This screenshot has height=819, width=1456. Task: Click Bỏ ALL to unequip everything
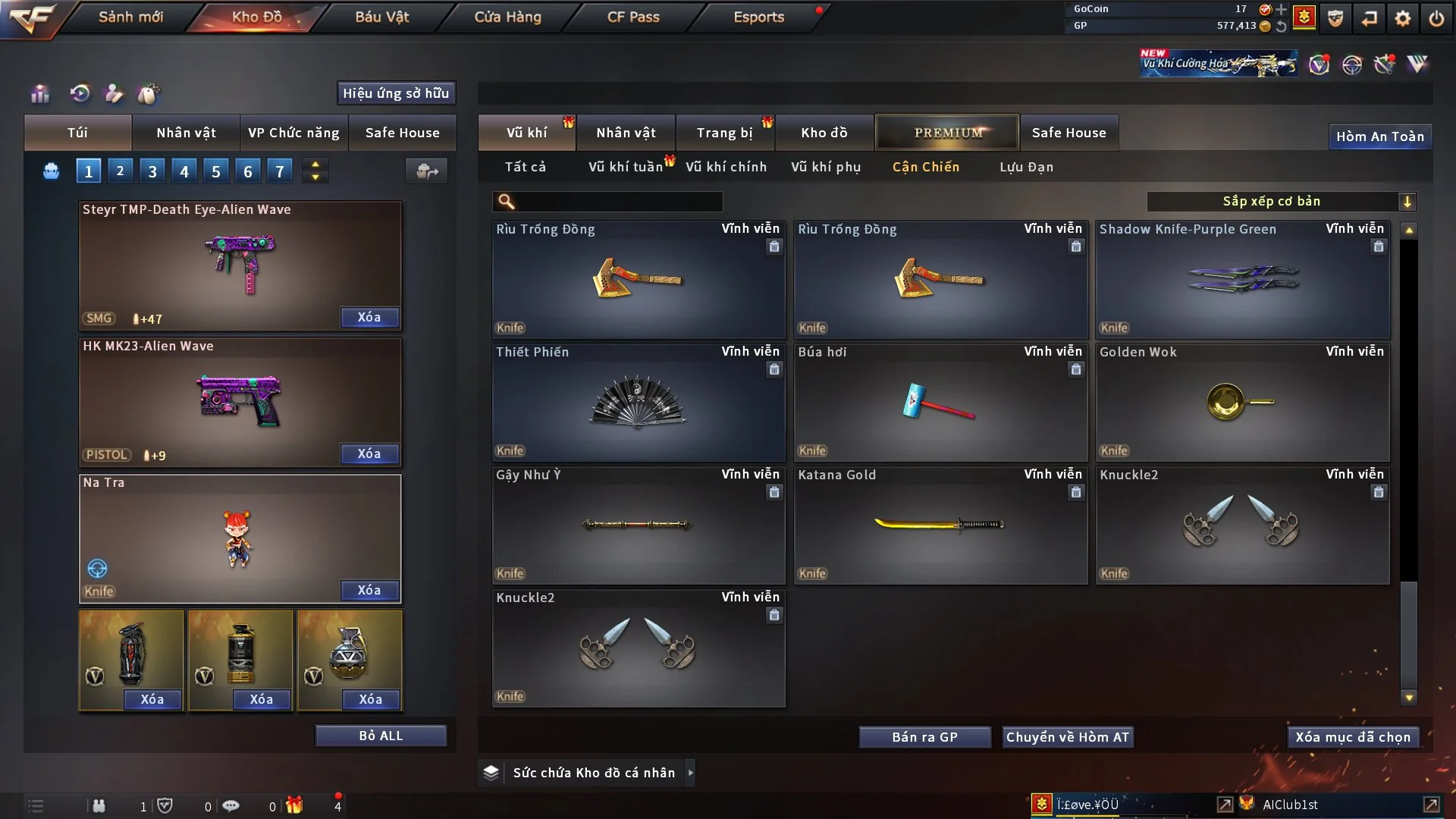pos(381,736)
